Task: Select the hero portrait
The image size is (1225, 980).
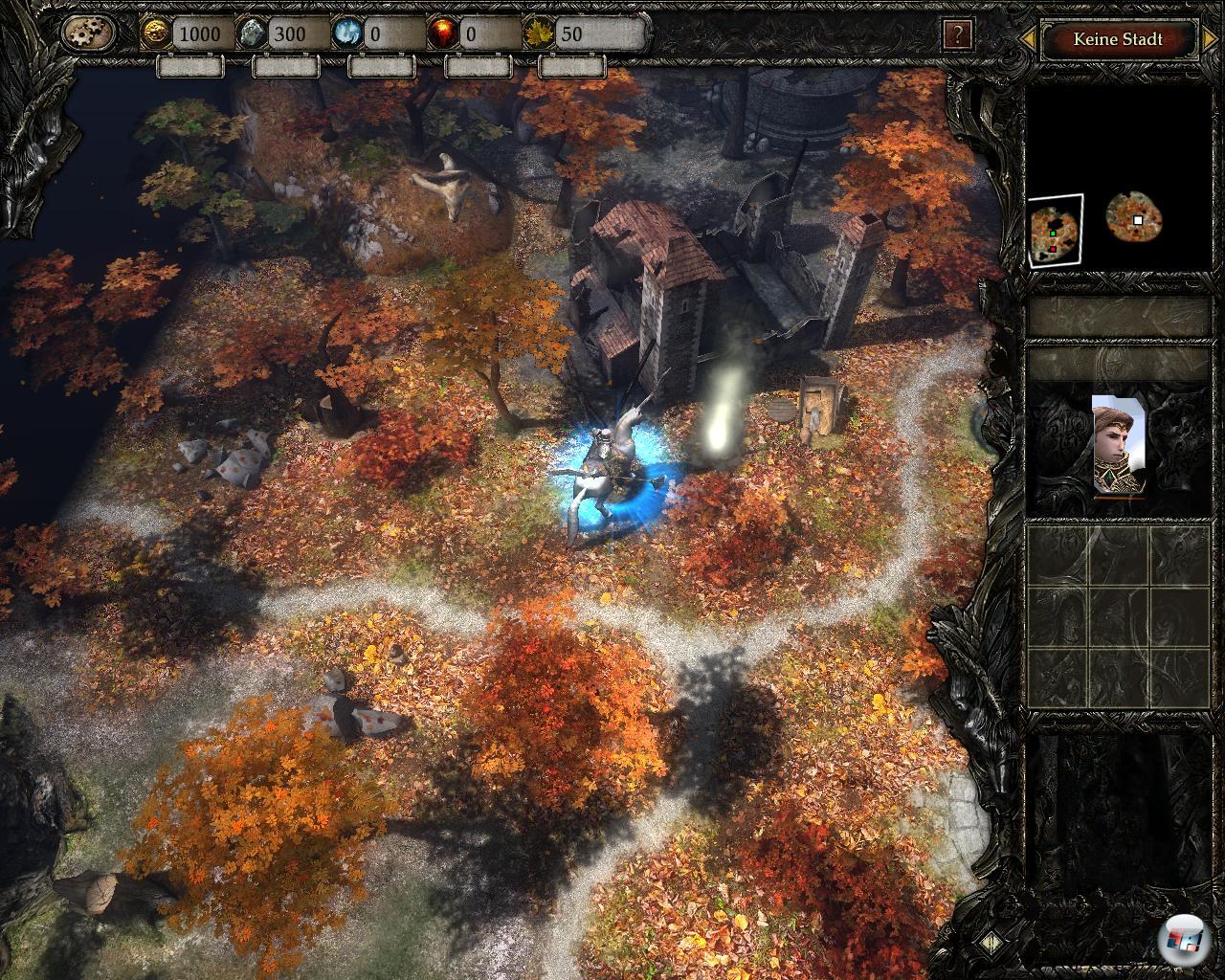Action: pos(1119,445)
